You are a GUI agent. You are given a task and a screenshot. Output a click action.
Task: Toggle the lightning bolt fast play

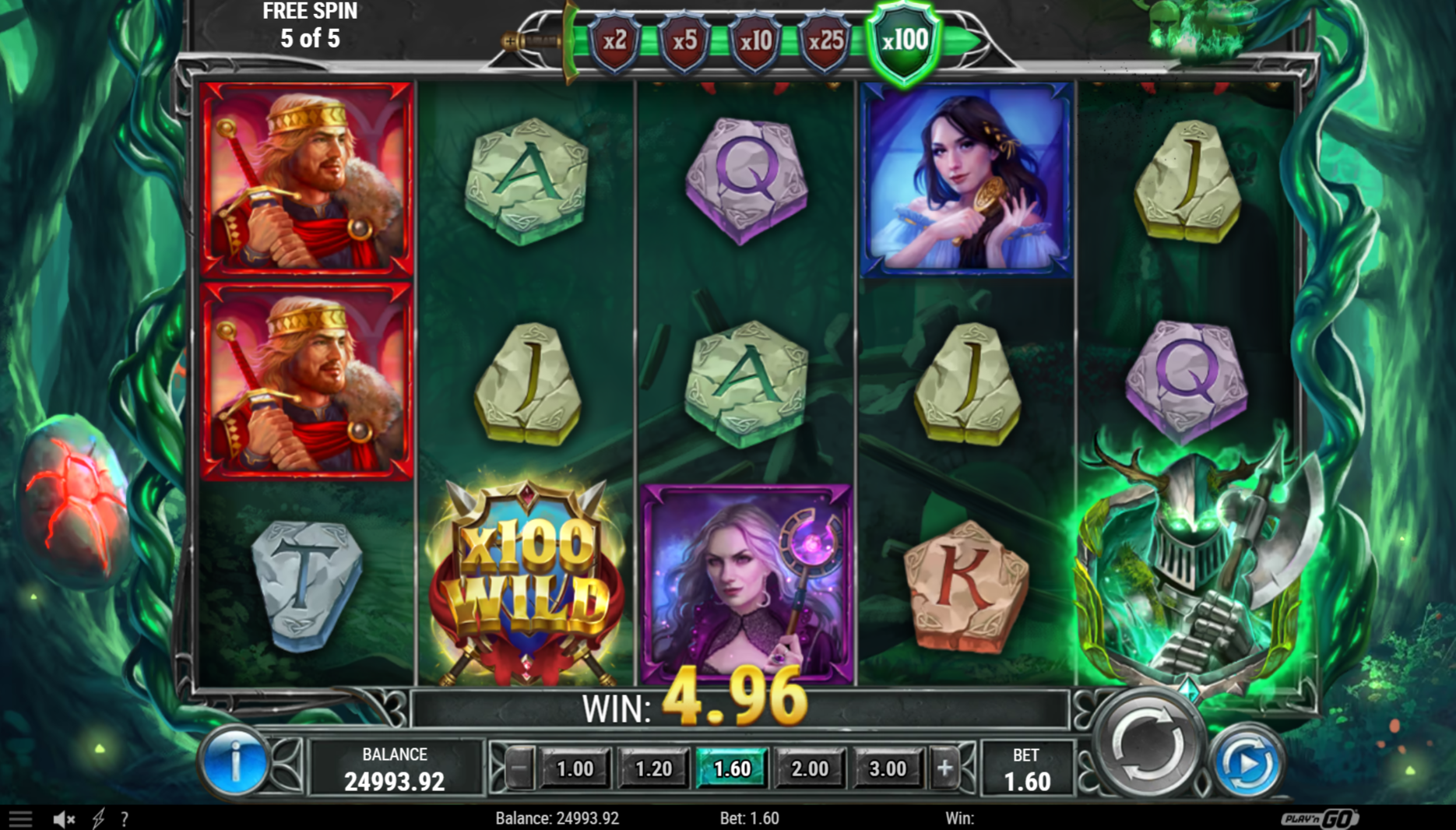click(99, 818)
